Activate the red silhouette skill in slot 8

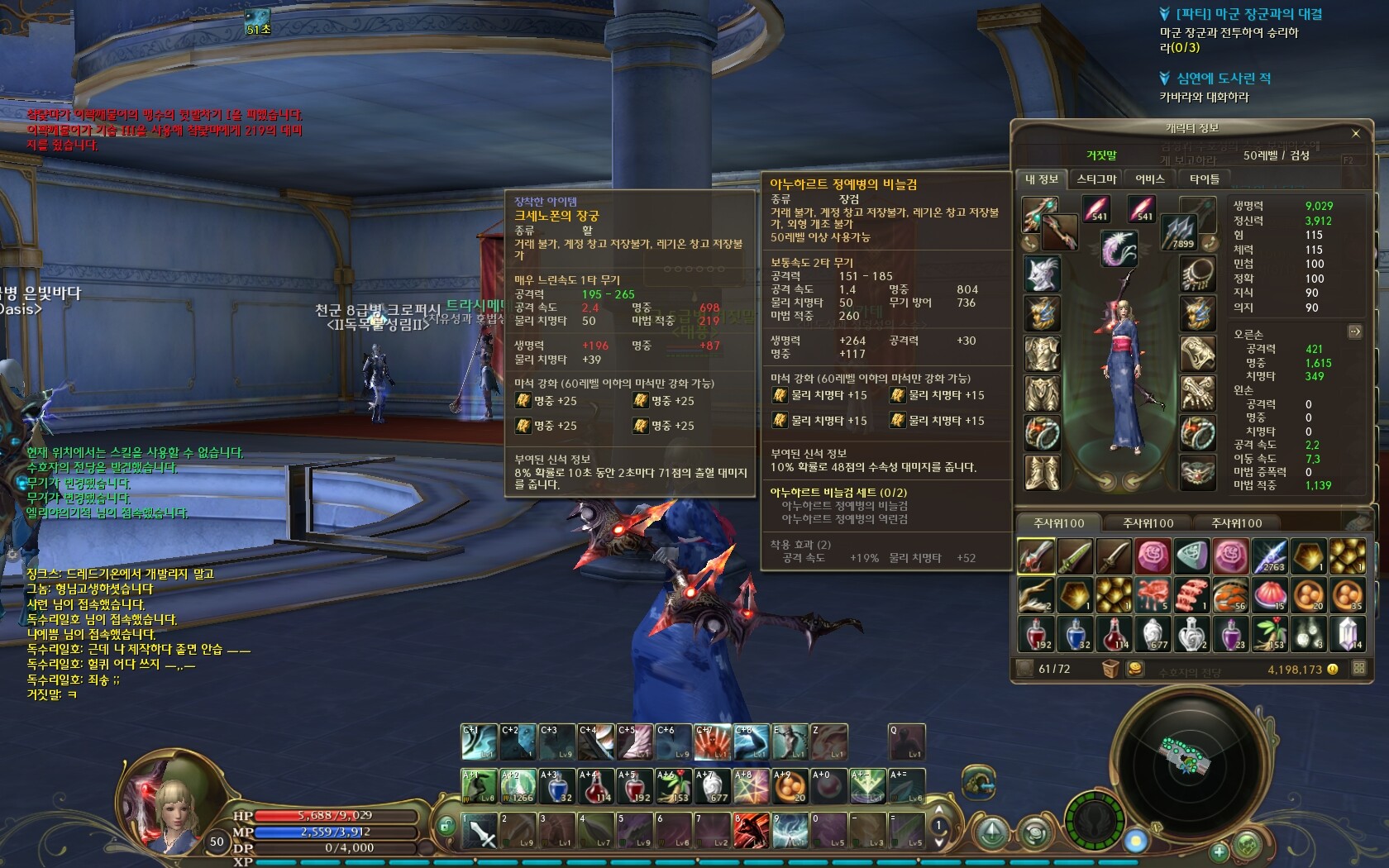click(752, 831)
